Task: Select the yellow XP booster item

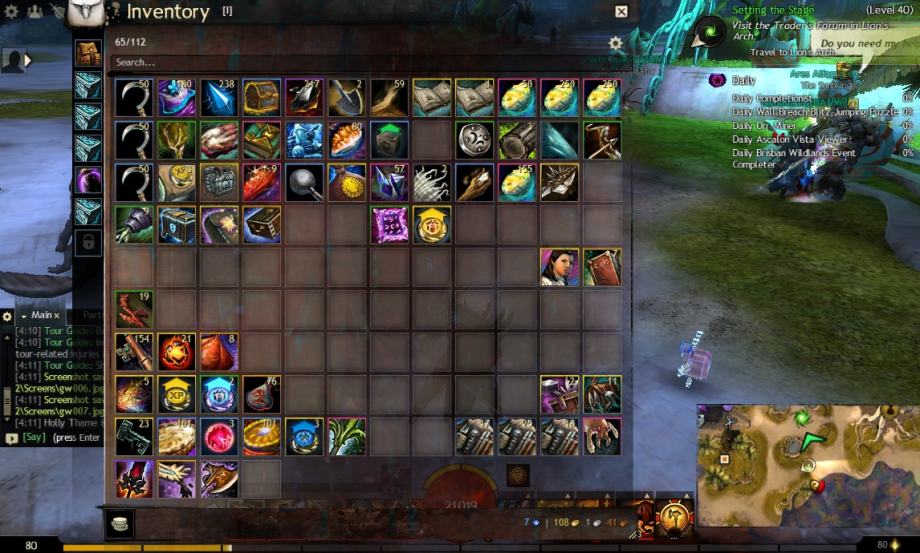Action: click(x=176, y=394)
